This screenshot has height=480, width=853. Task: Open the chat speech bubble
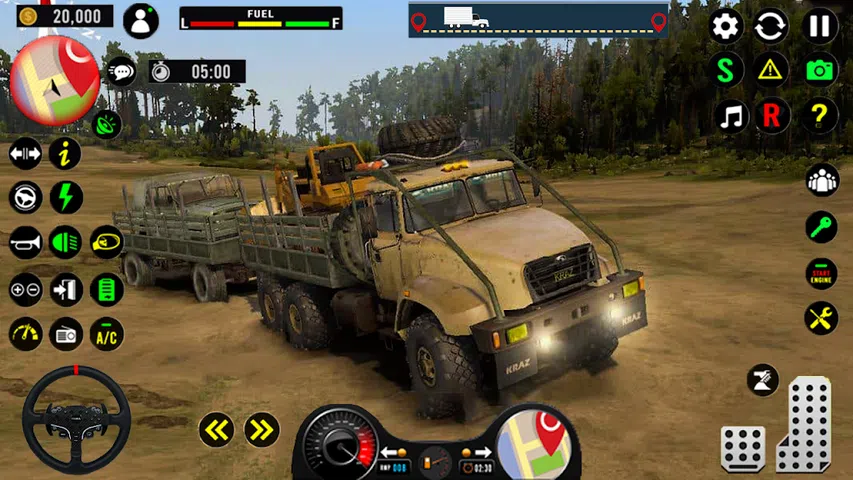(122, 72)
